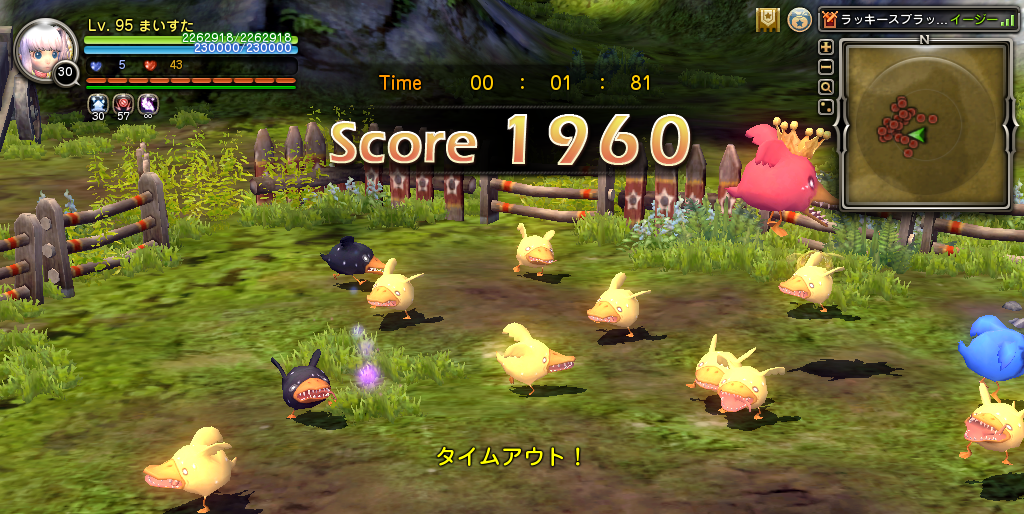1024x514 pixels.
Task: Select the red target buff icon
Action: click(123, 102)
